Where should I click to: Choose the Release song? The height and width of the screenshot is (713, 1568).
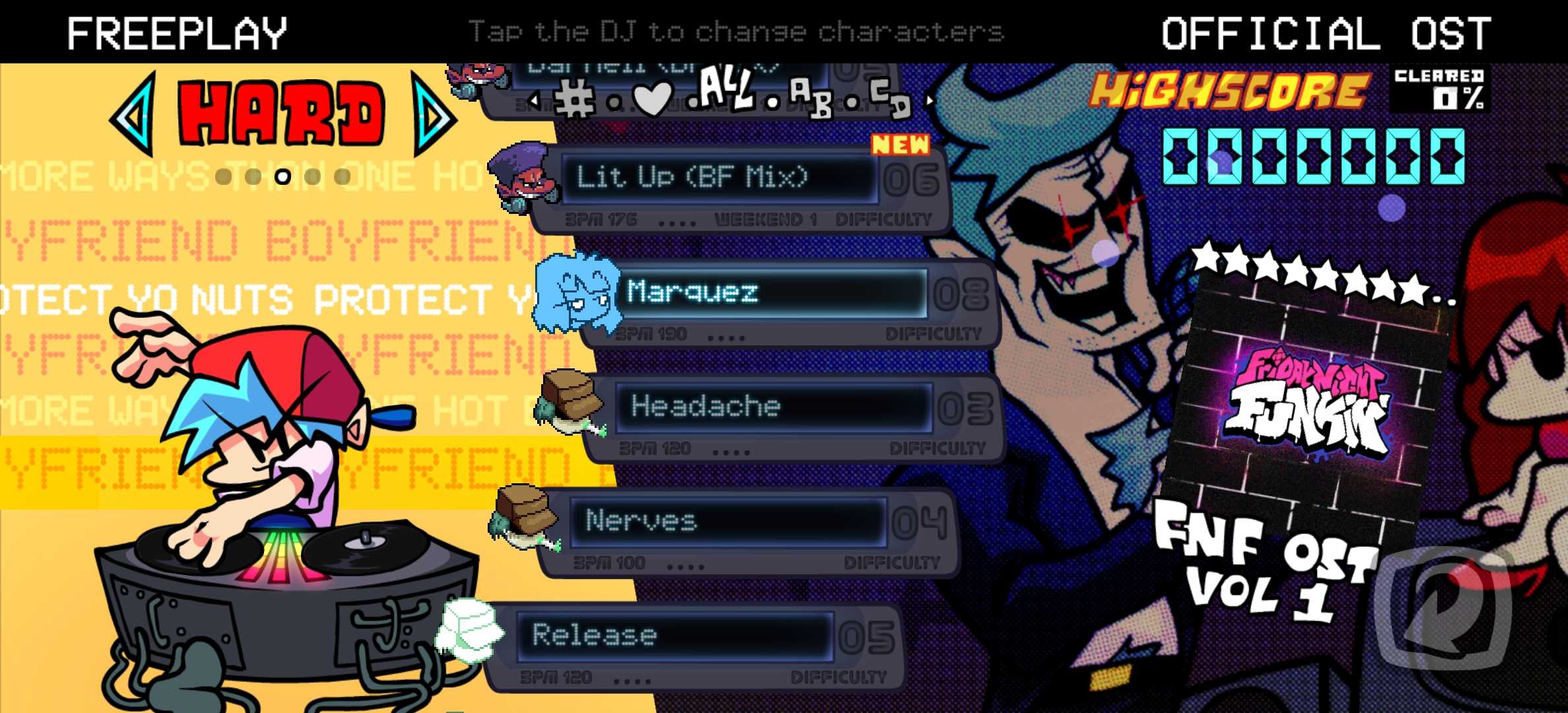673,636
